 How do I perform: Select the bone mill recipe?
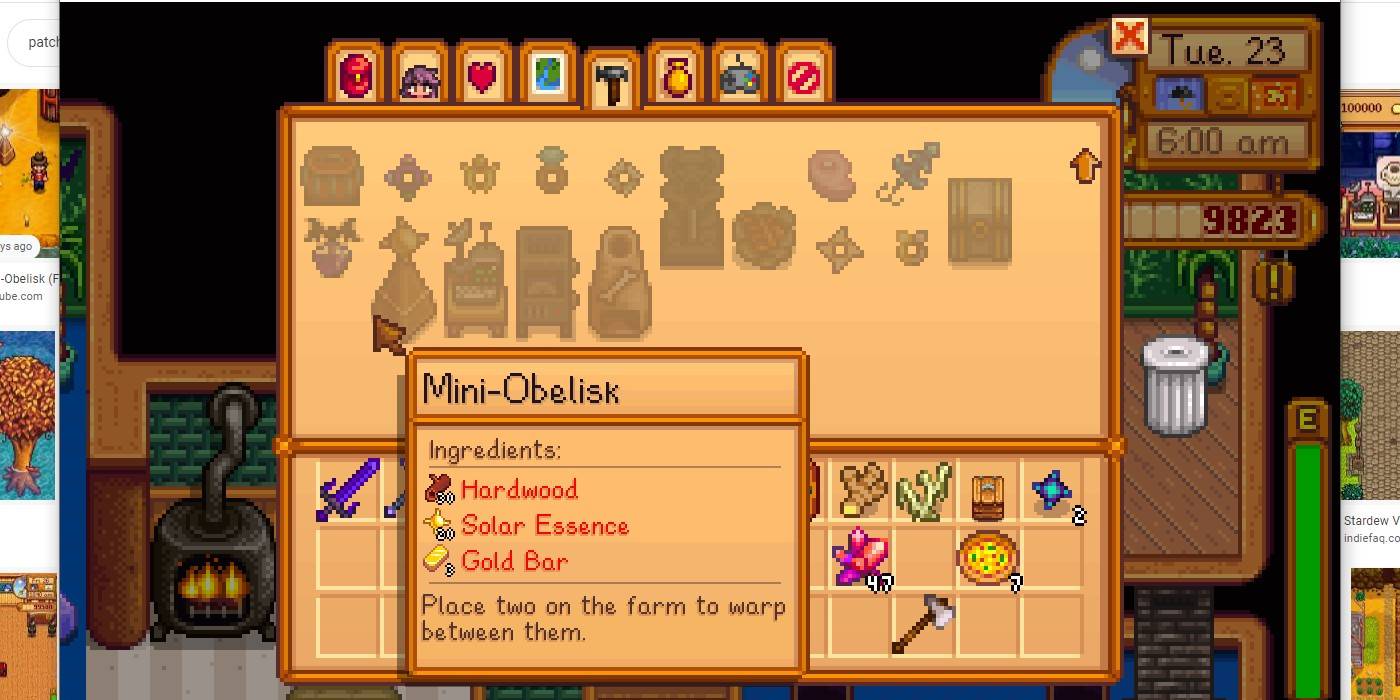point(620,284)
